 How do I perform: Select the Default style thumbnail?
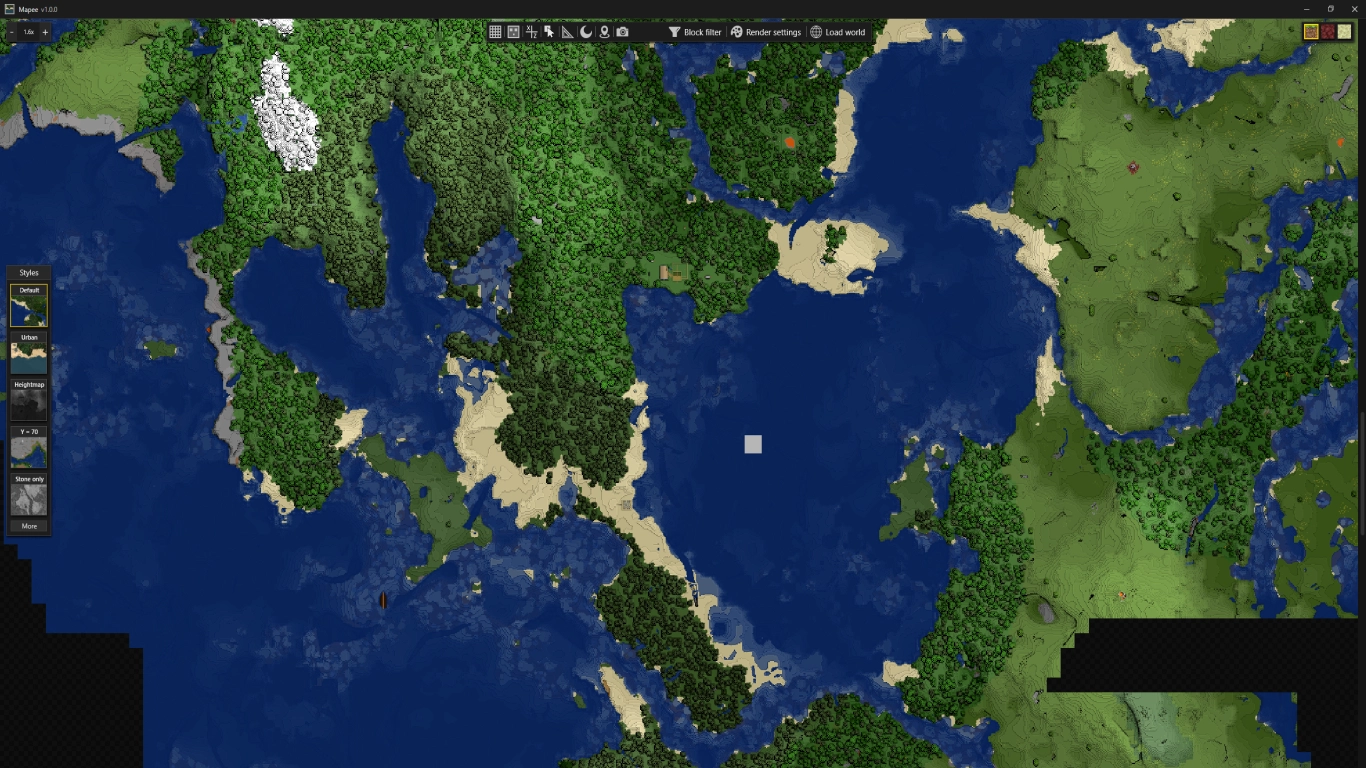(x=28, y=305)
